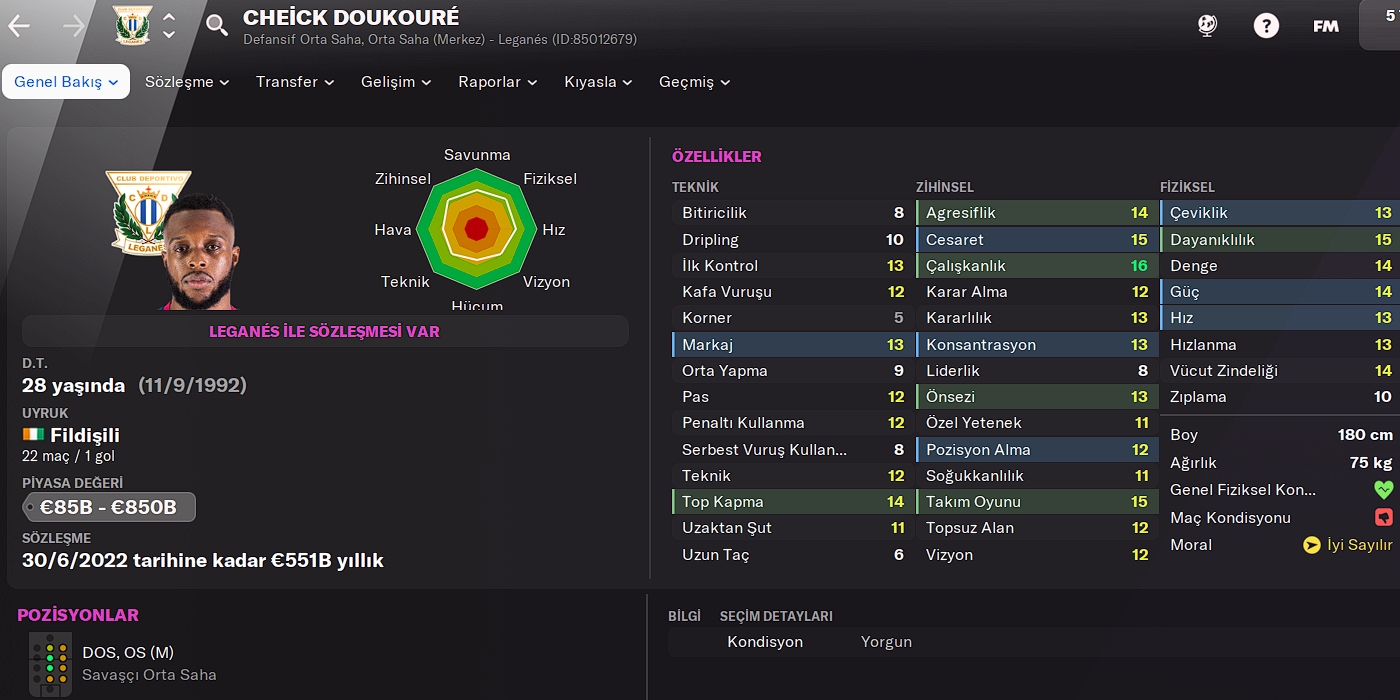Open the Geçmiş menu
The width and height of the screenshot is (1400, 700).
694,82
